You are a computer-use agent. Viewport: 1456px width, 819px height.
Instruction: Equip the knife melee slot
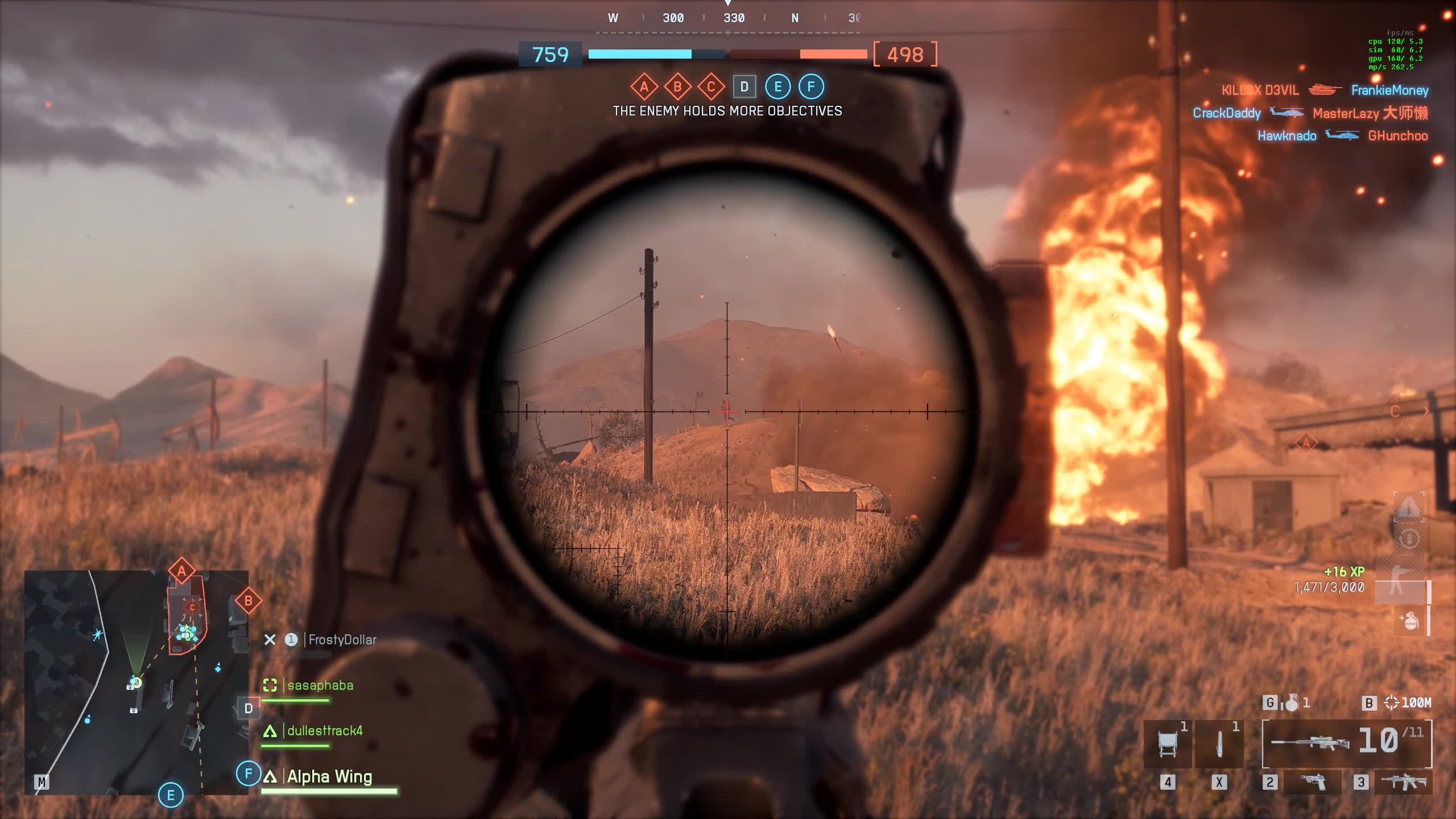[x=1219, y=744]
